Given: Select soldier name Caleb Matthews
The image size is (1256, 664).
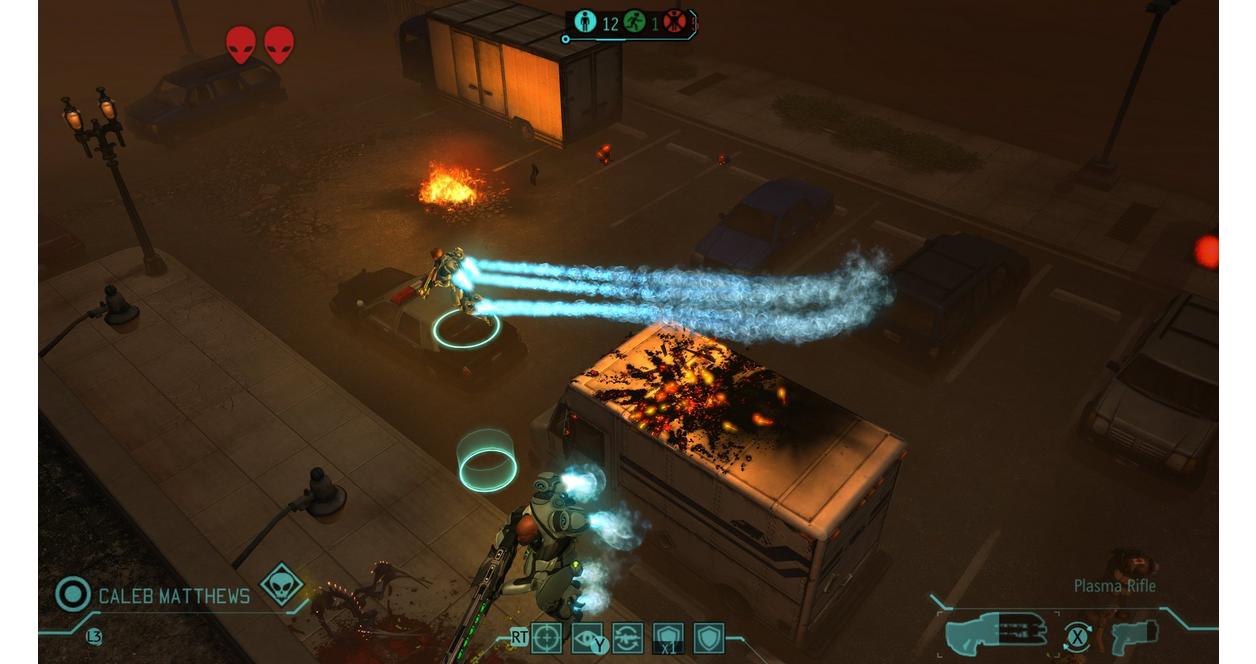Looking at the screenshot, I should (x=174, y=596).
